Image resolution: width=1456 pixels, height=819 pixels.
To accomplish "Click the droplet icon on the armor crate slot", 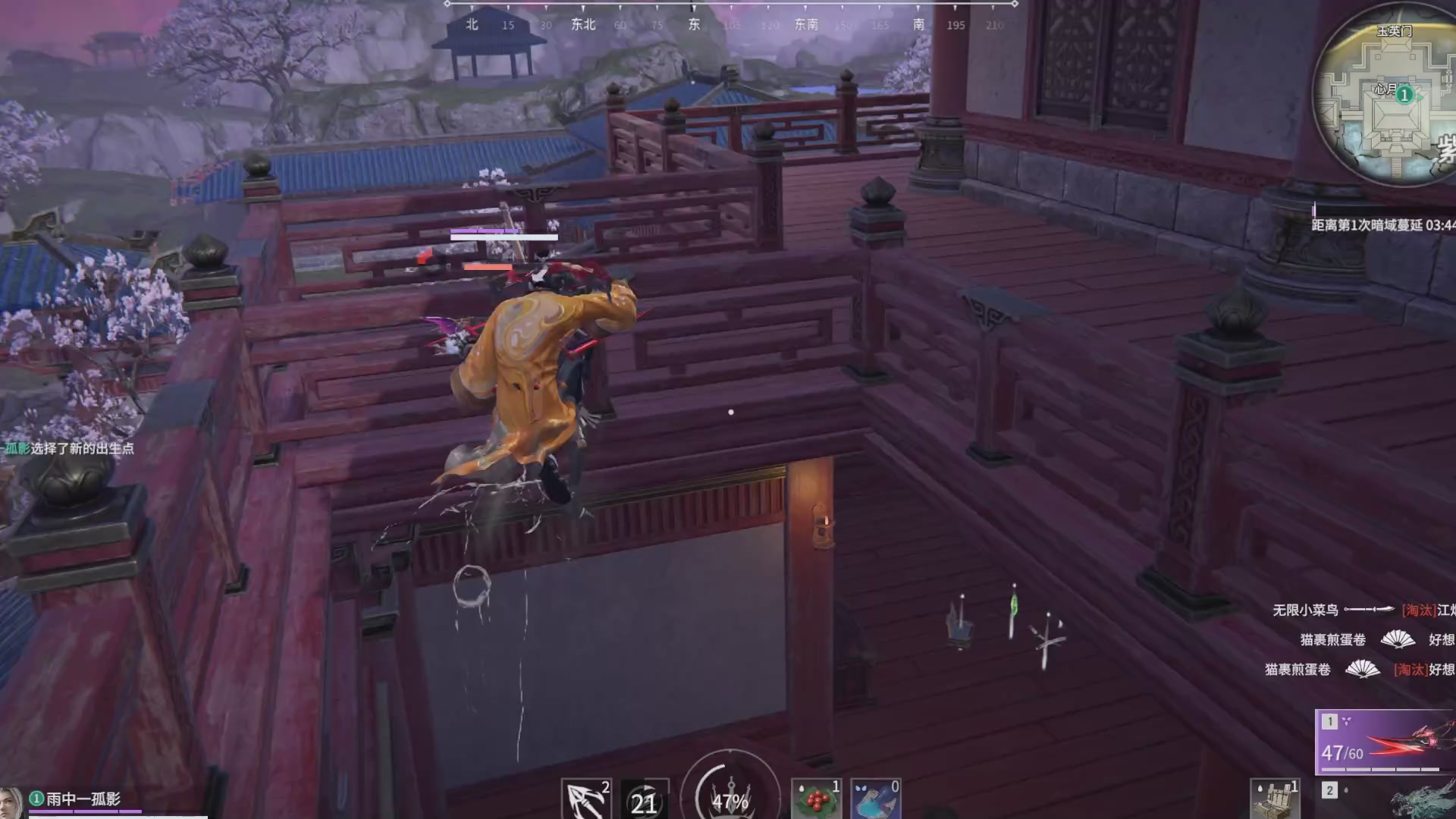I will click(1260, 789).
